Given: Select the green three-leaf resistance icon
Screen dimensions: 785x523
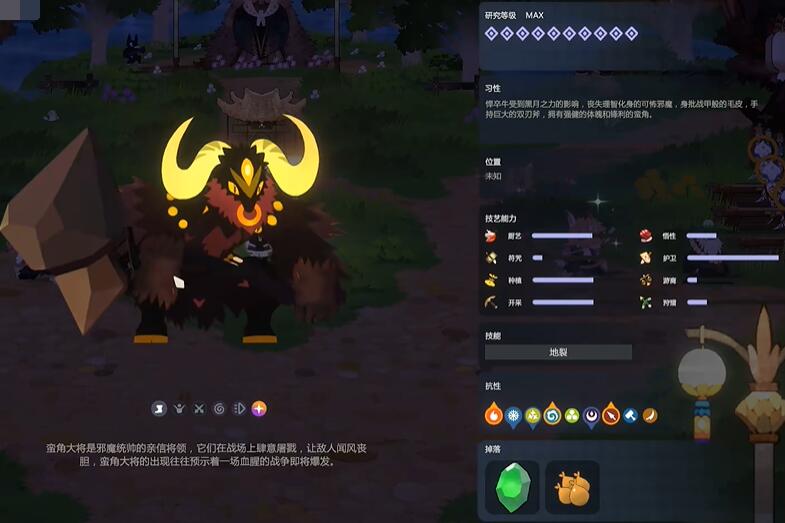Looking at the screenshot, I should point(572,415).
